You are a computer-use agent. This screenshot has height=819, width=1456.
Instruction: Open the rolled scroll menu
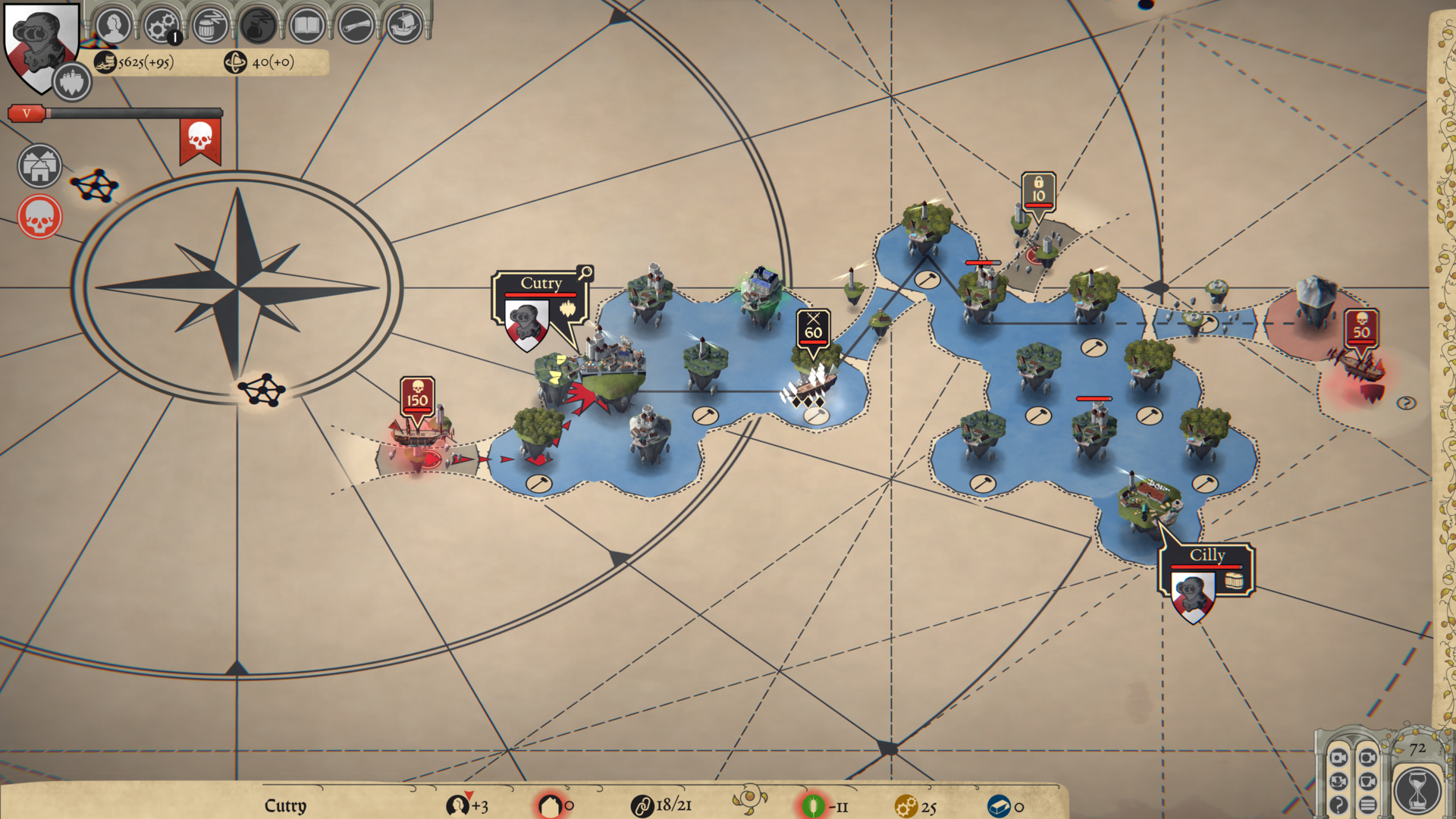355,26
